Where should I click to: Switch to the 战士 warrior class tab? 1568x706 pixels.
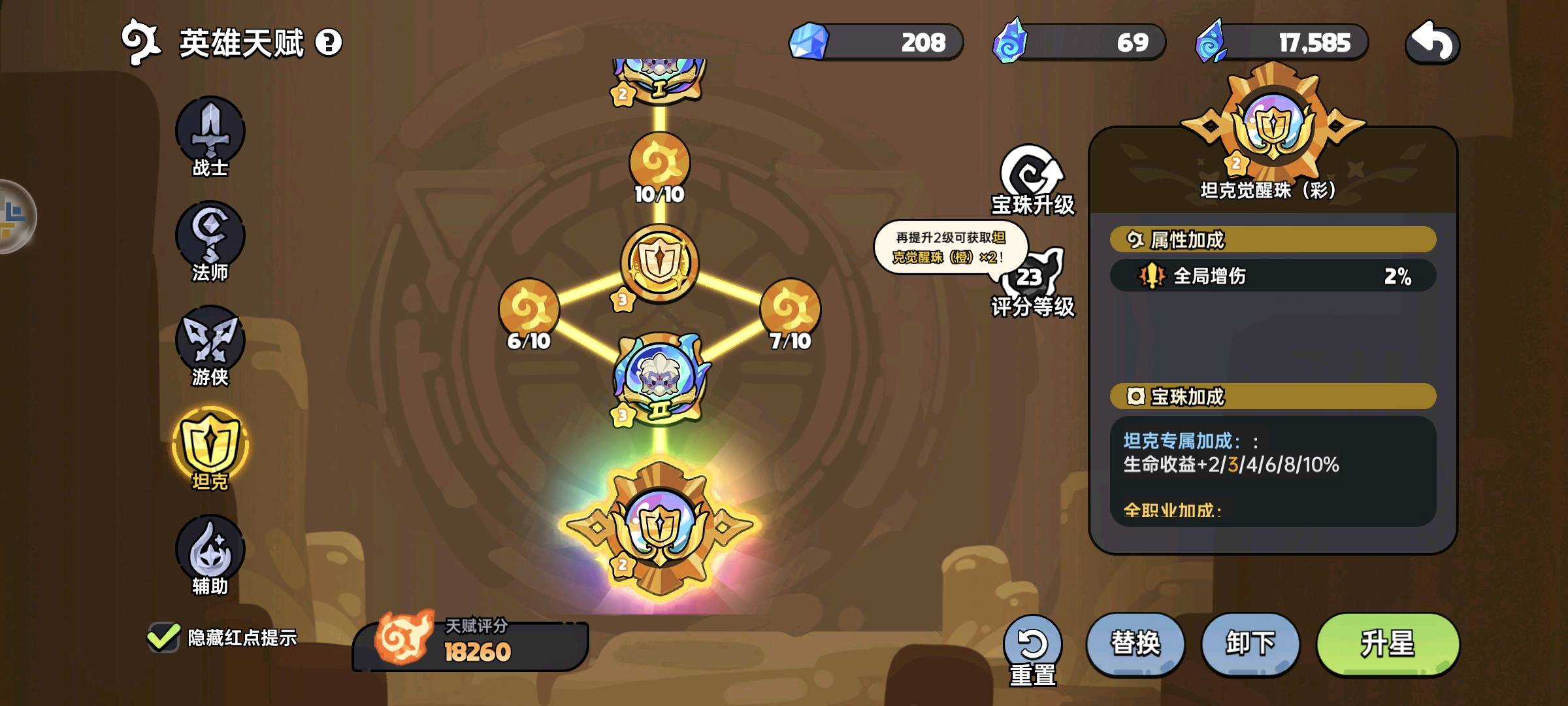pos(210,134)
